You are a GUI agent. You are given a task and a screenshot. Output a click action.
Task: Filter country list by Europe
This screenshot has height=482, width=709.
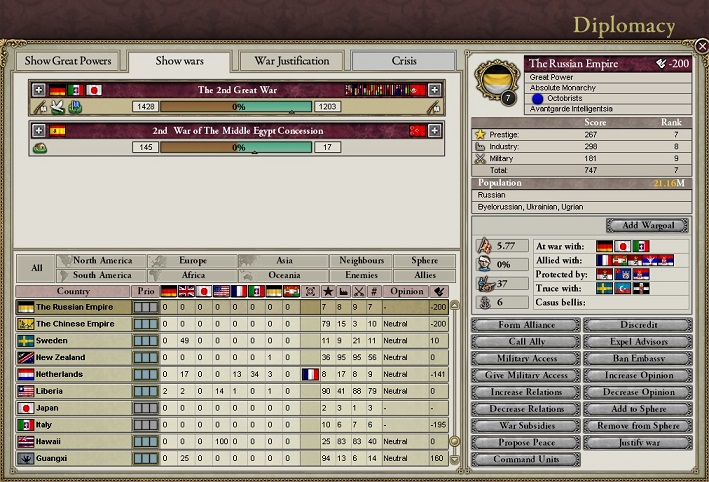pyautogui.click(x=192, y=260)
